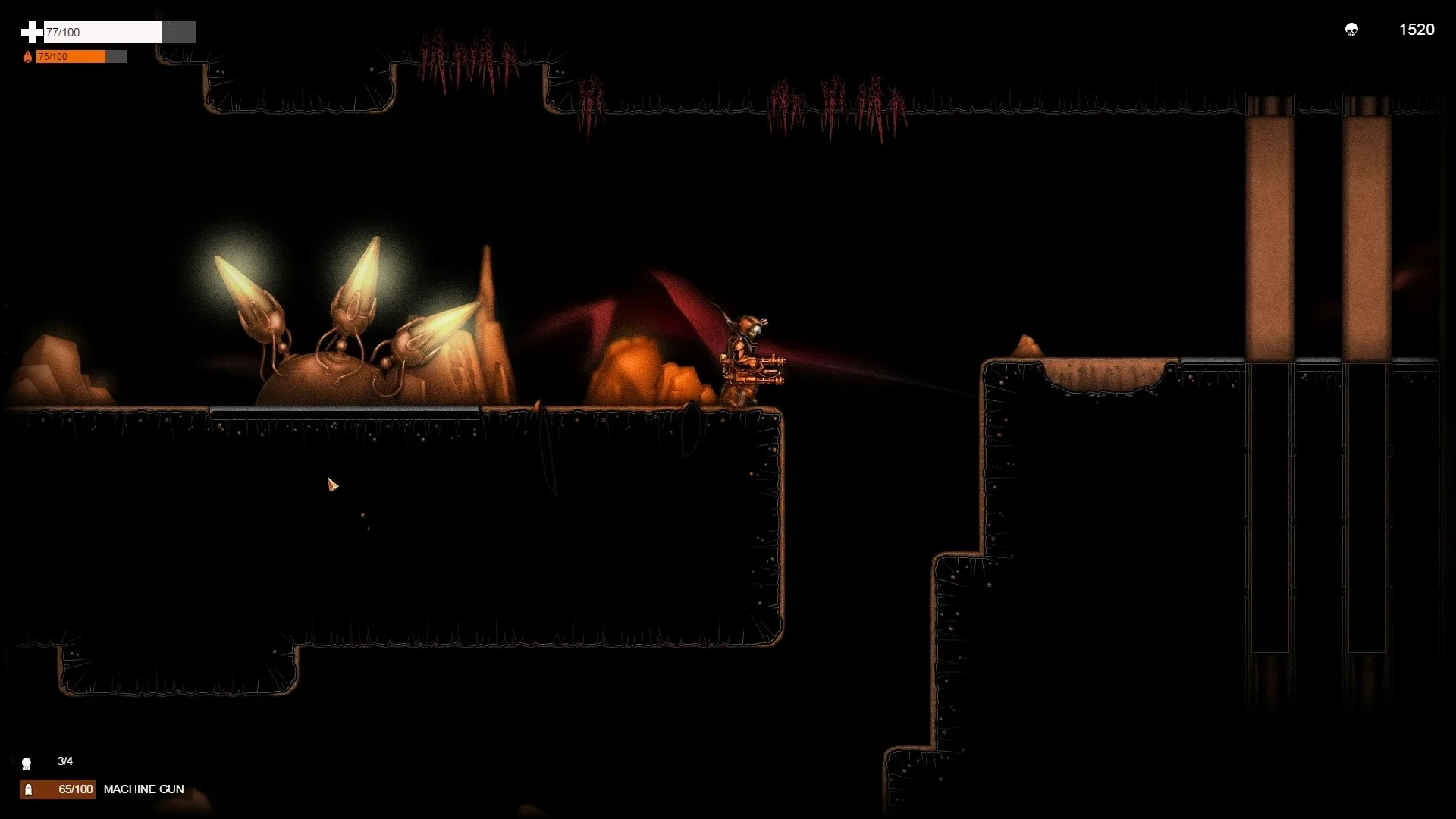
Task: Click the orange mouse cursor arrow in the cave
Action: click(x=332, y=485)
